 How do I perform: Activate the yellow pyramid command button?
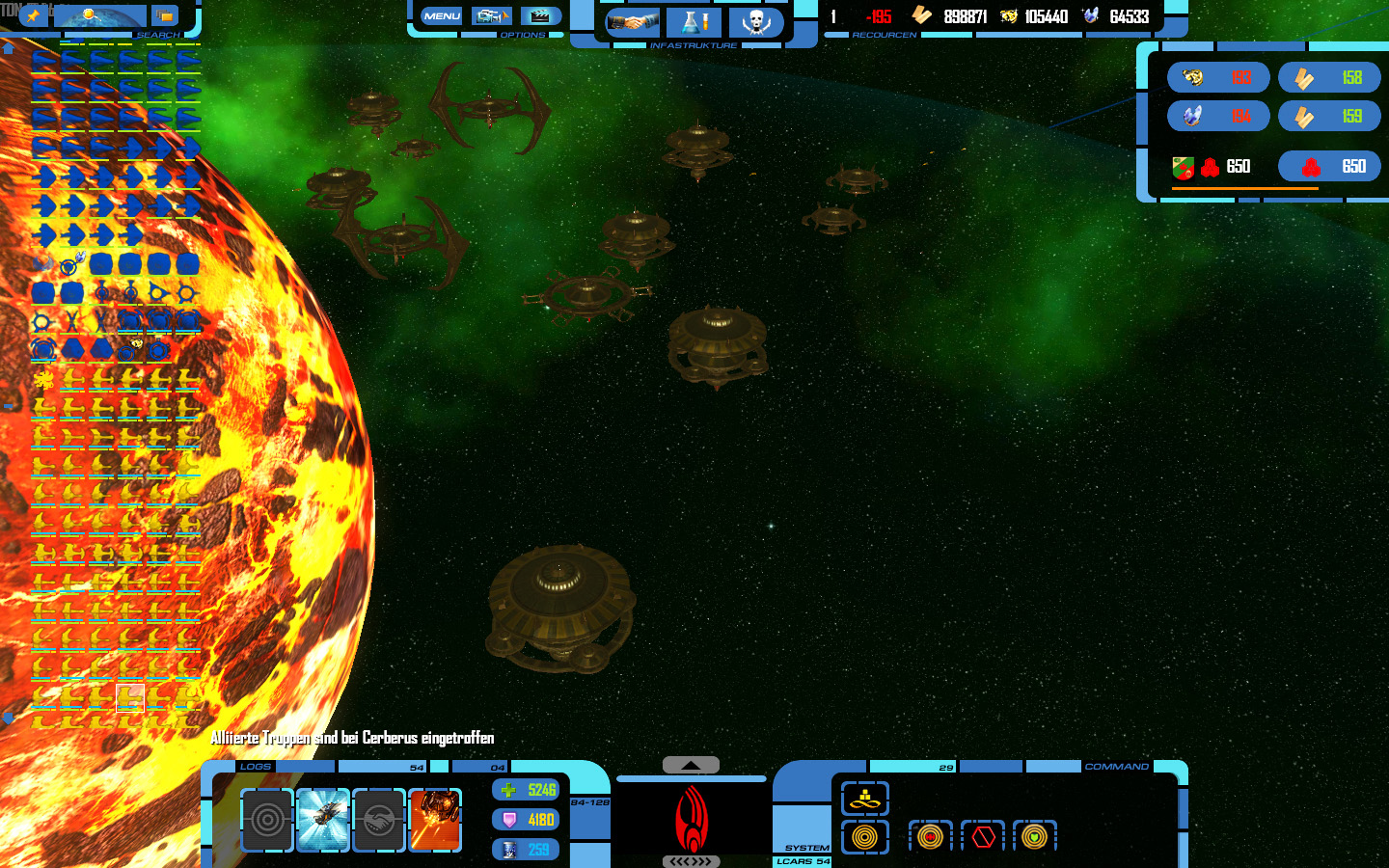[x=865, y=799]
